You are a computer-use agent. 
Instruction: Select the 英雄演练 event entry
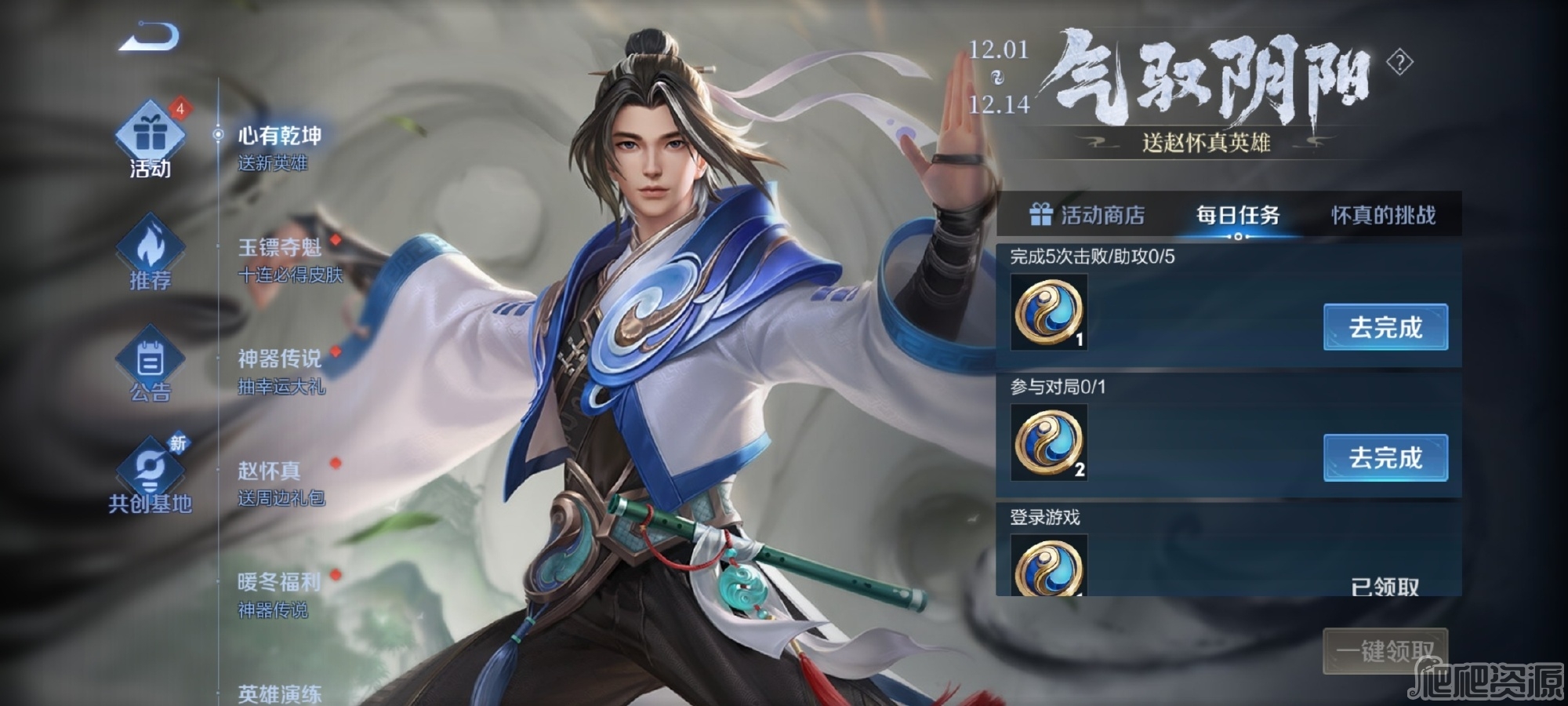point(279,693)
